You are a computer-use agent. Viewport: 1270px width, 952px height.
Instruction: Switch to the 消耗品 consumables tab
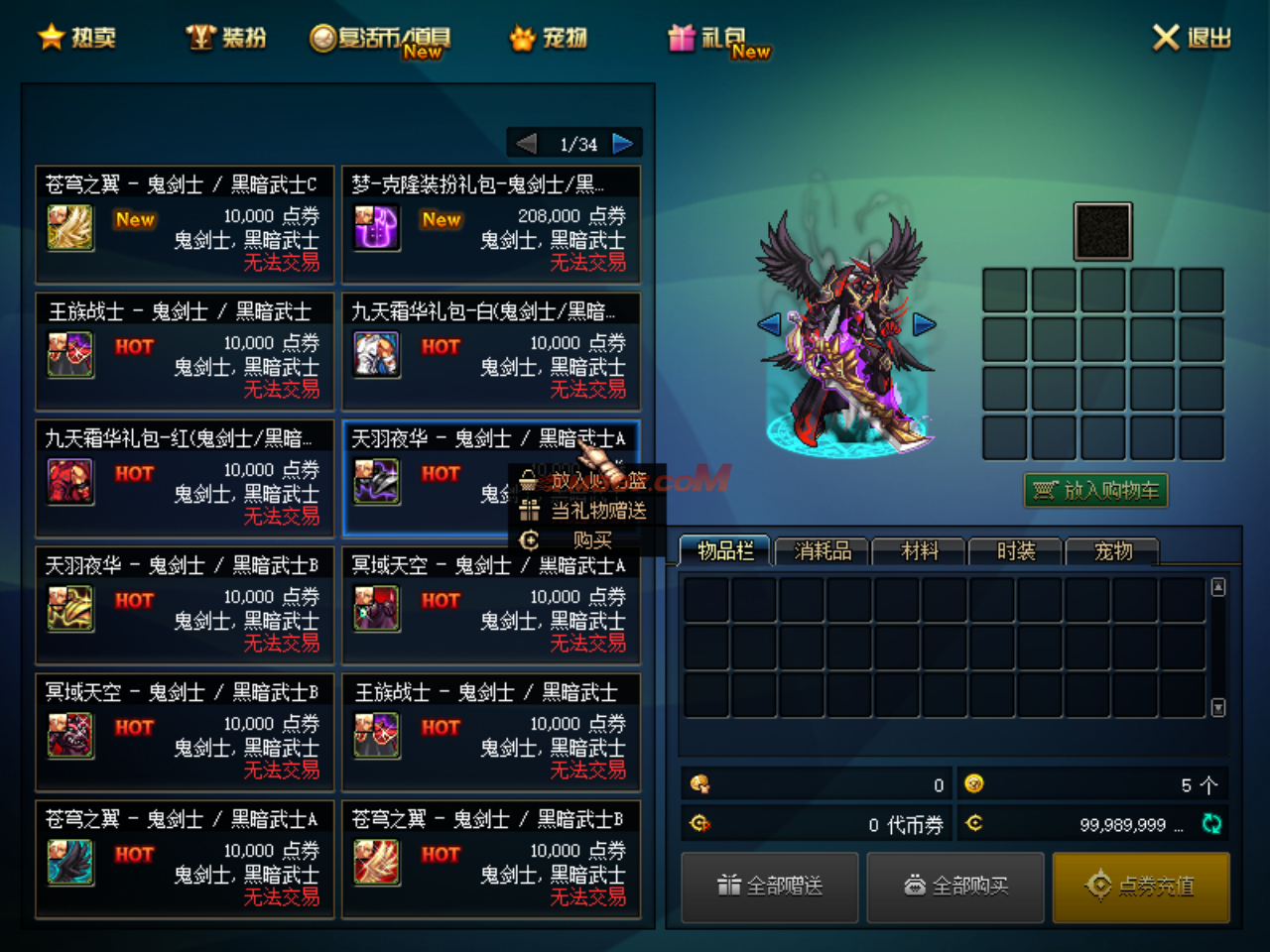click(822, 551)
